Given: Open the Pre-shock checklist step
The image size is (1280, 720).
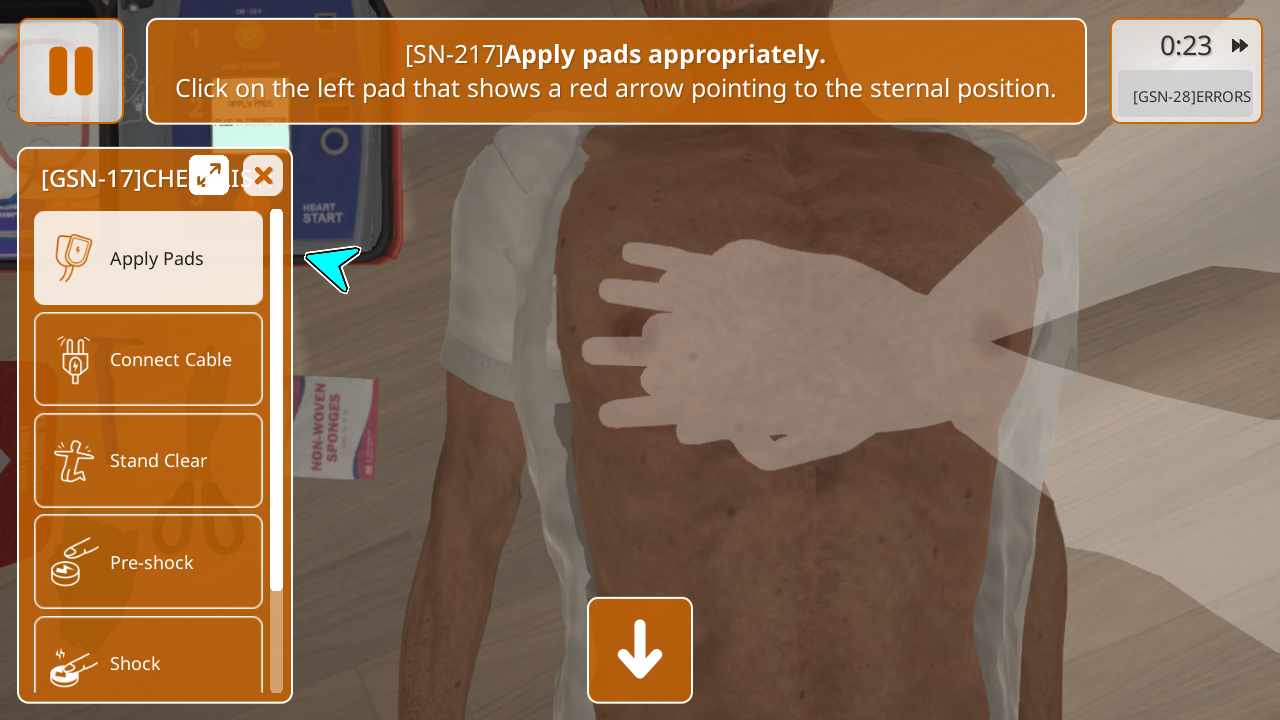Looking at the screenshot, I should (x=149, y=562).
